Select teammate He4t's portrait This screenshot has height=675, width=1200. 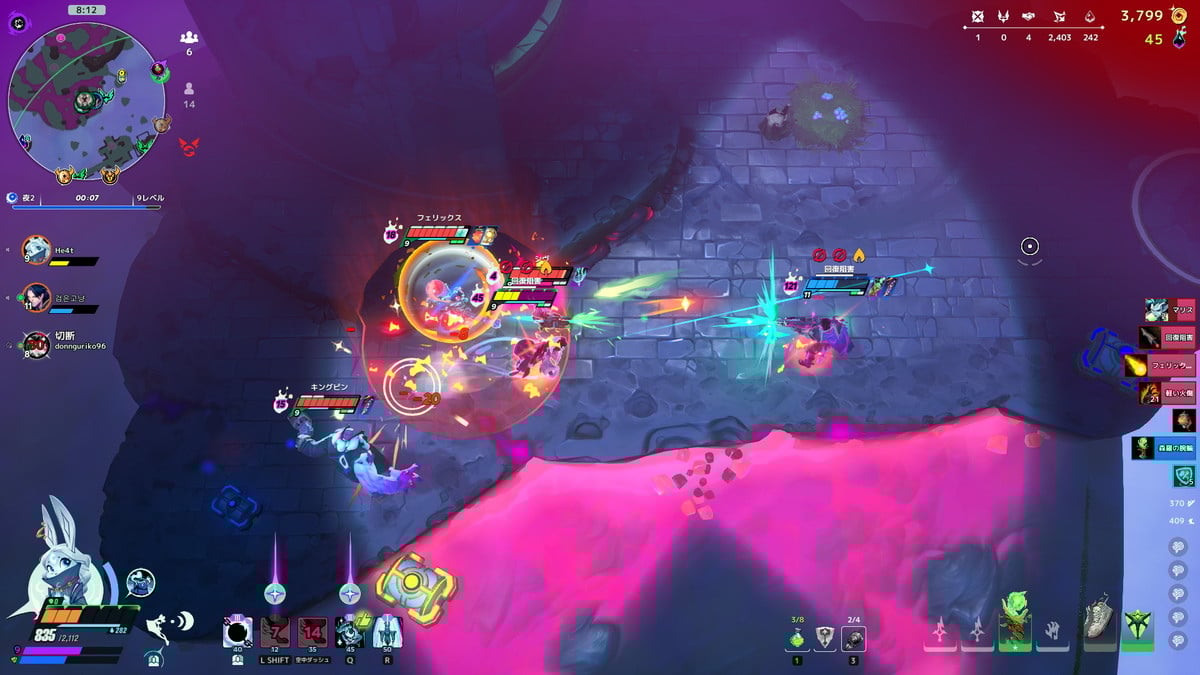pos(37,250)
